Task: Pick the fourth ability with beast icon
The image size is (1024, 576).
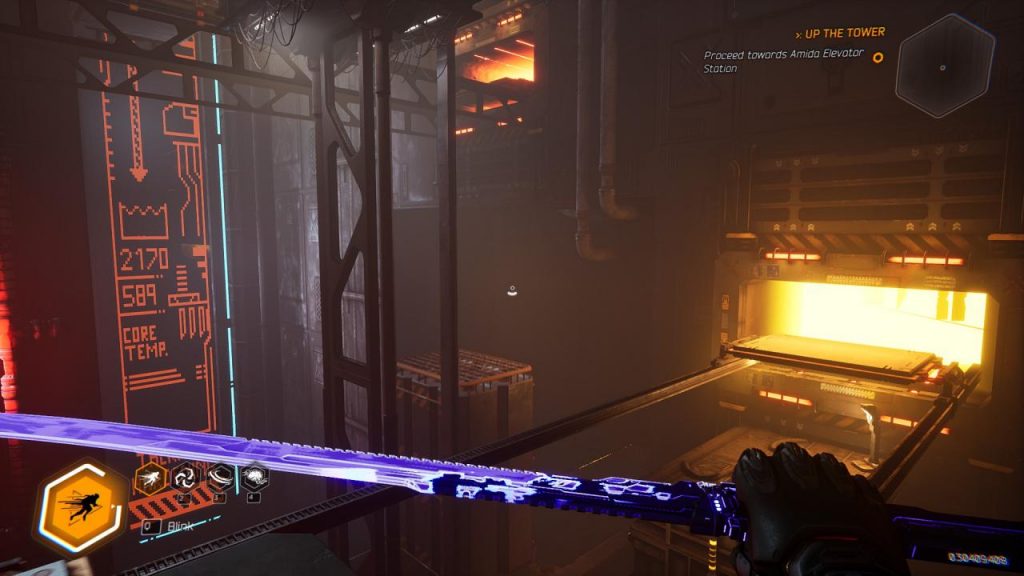Action: click(x=253, y=478)
